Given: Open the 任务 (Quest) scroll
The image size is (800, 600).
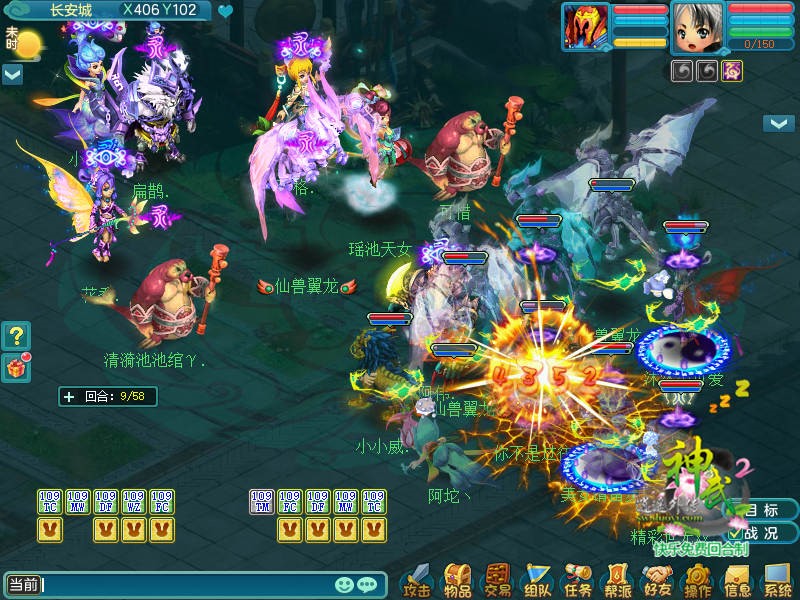Looking at the screenshot, I should coord(577,578).
